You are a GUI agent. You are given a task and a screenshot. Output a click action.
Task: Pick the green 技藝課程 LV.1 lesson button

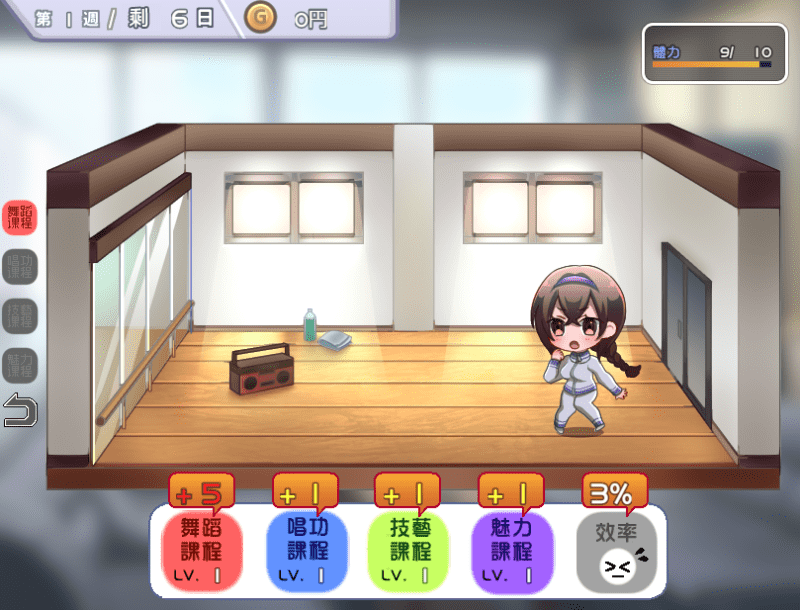[410, 549]
